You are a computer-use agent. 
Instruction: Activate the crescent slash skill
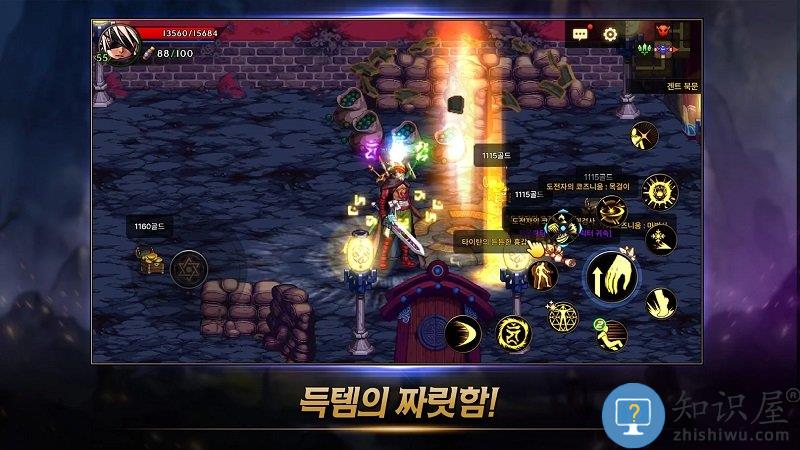click(463, 333)
